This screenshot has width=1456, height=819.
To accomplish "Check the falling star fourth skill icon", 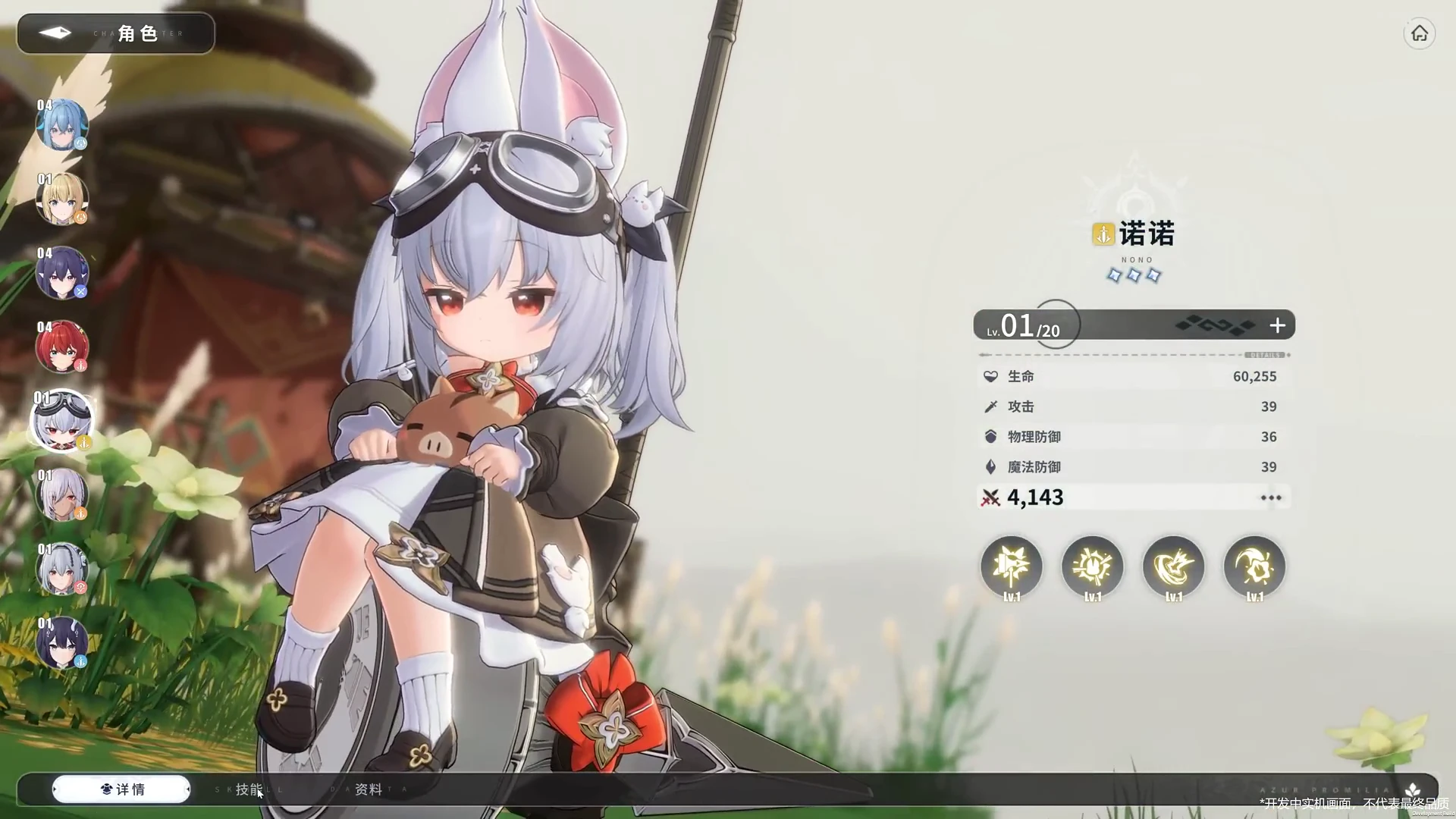I will [x=1255, y=566].
